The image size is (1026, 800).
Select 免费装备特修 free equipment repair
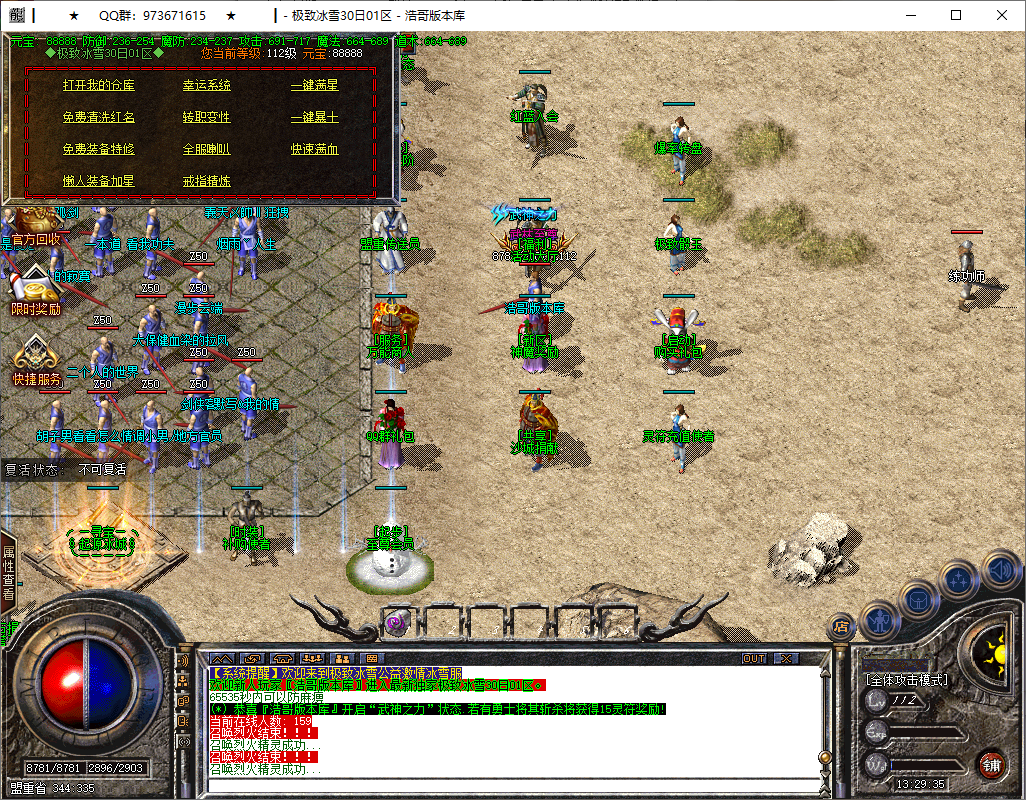click(98, 150)
